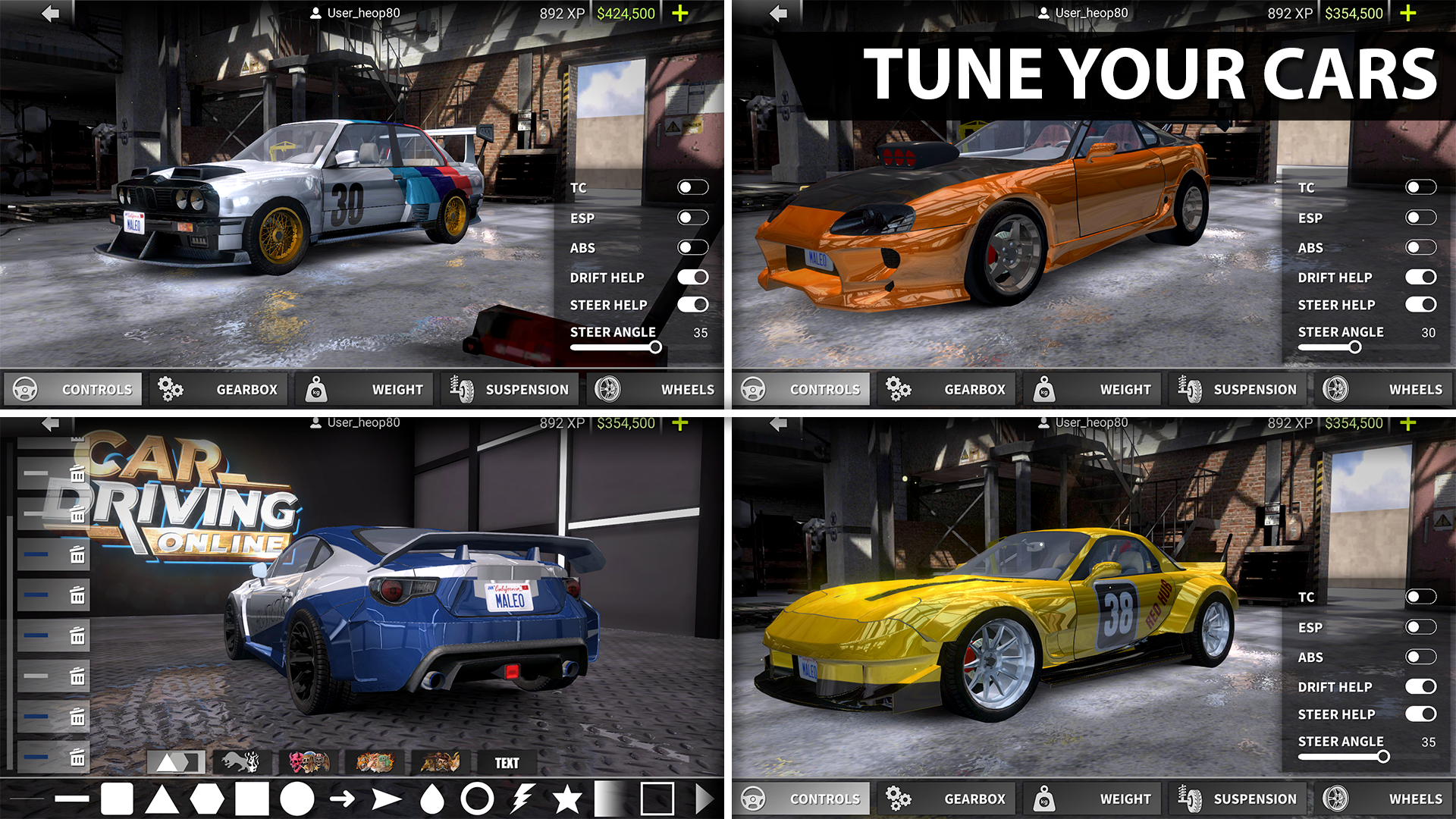Go back using arrow above the orange car
Screen dimensions: 1456x819
778,14
